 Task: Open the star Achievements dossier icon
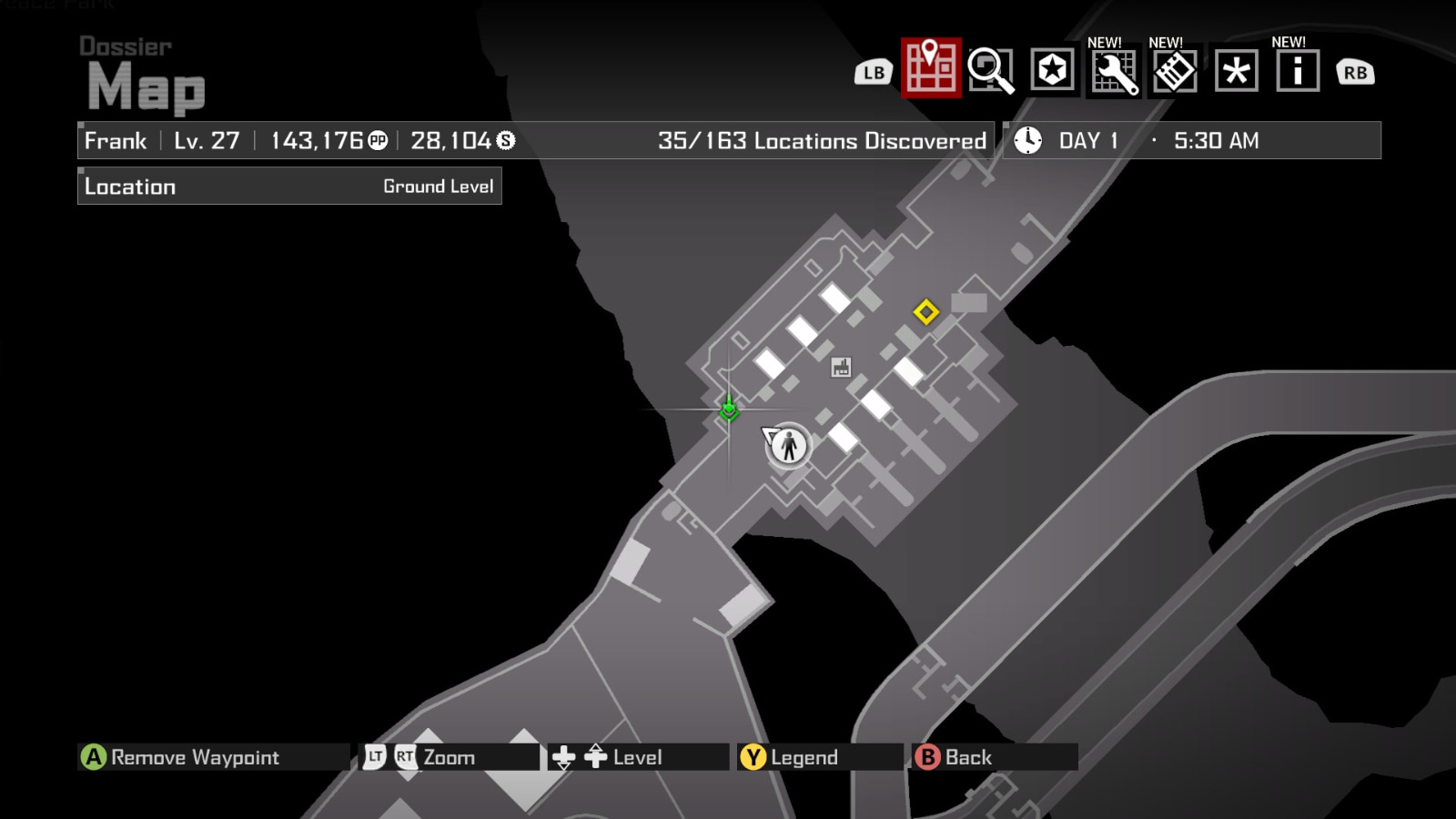(x=1051, y=69)
